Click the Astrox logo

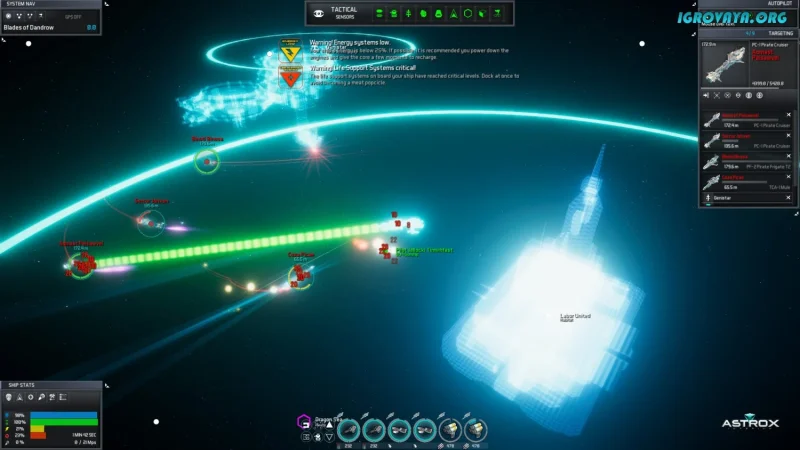(x=750, y=423)
